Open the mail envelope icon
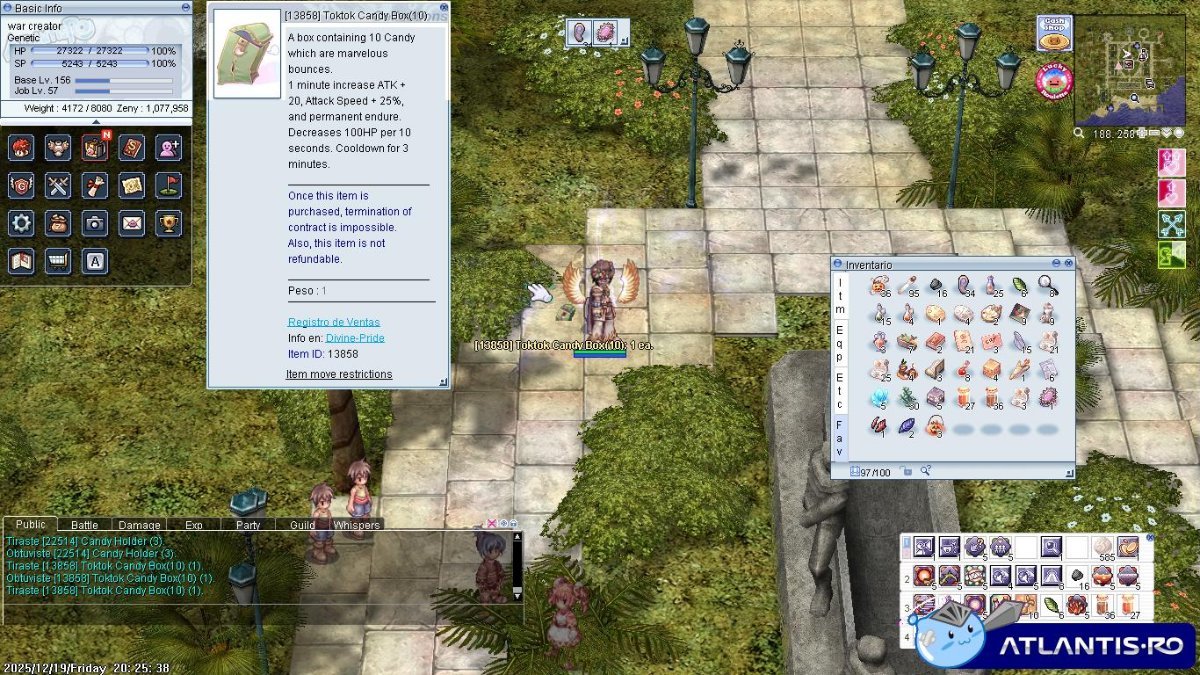1200x675 pixels. coord(132,222)
